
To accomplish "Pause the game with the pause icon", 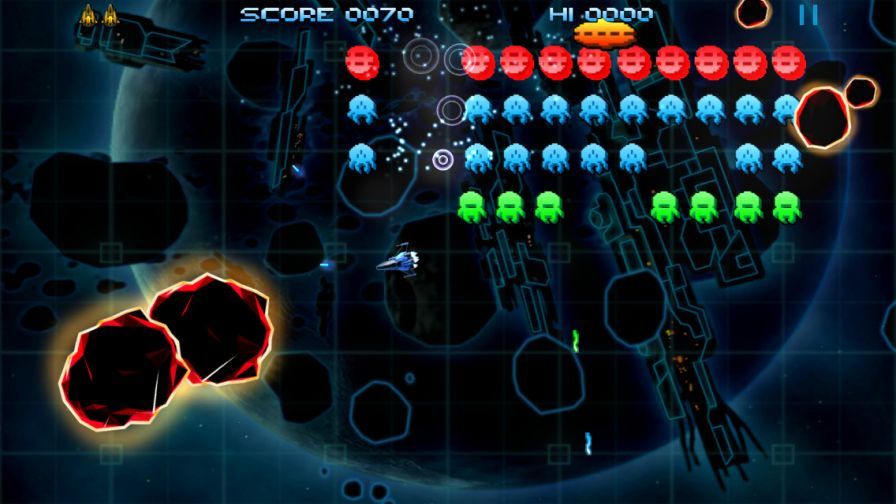I will click(809, 15).
